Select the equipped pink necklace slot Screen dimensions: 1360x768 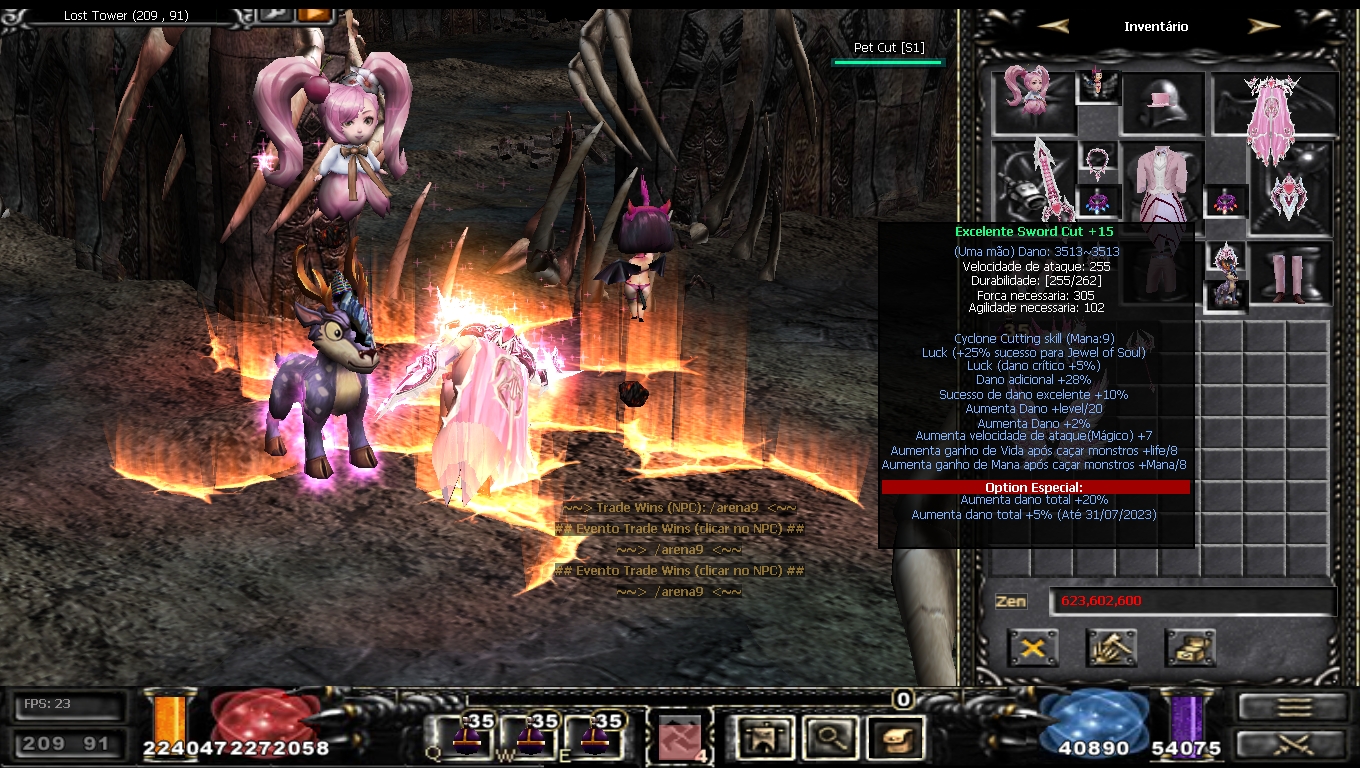tap(1098, 161)
